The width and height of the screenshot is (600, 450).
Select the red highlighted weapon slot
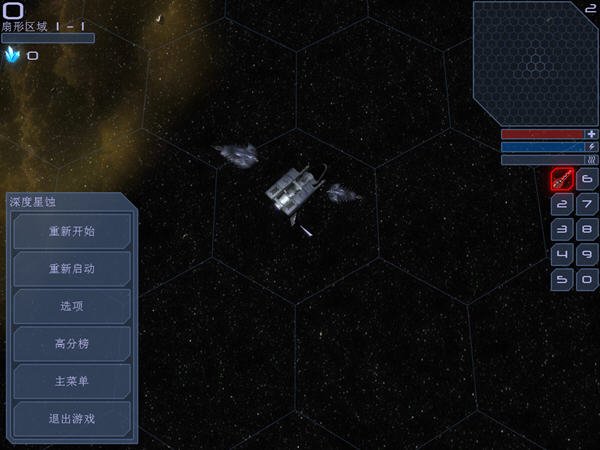point(562,180)
